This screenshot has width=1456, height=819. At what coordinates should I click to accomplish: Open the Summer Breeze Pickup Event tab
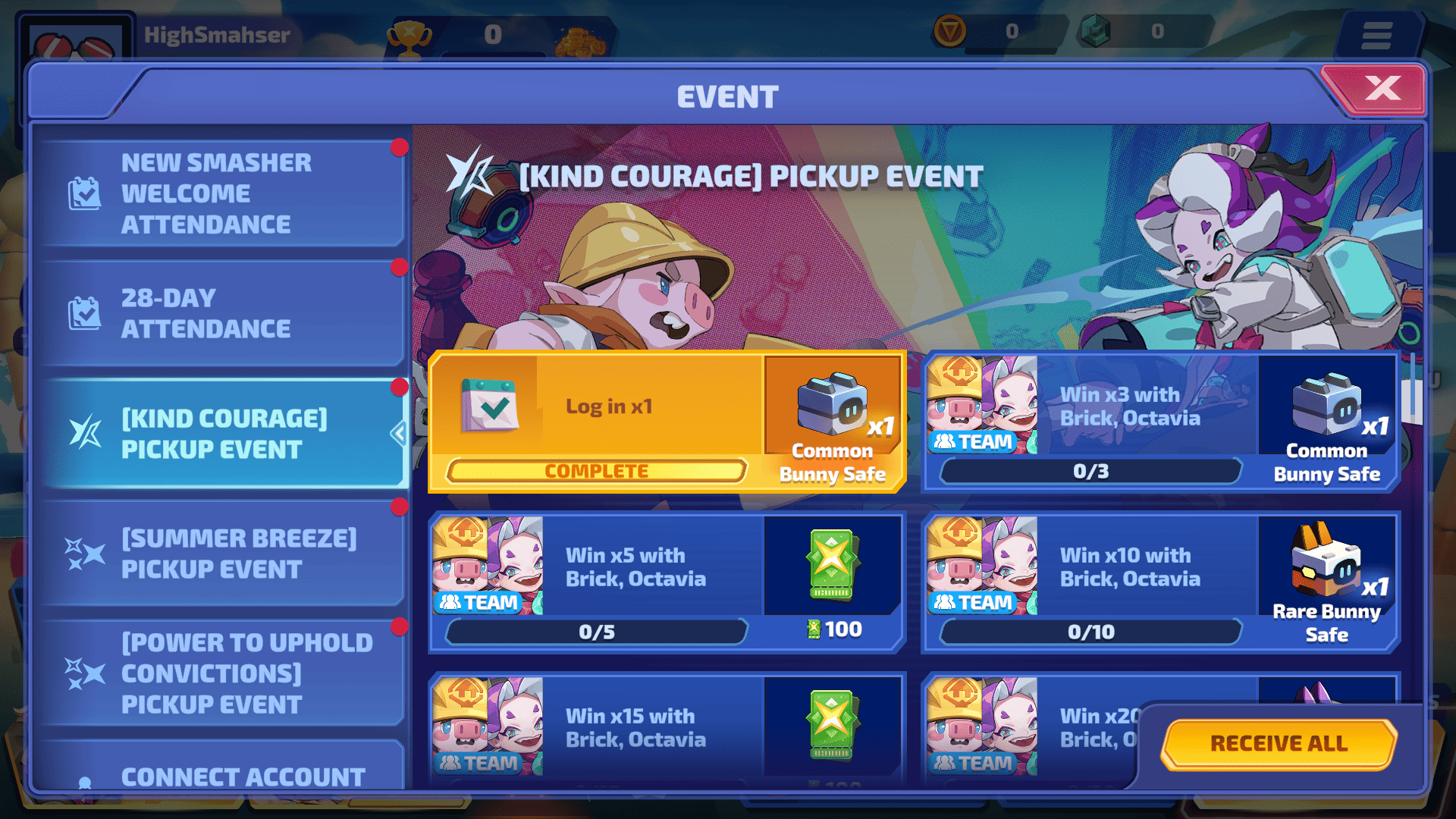220,554
